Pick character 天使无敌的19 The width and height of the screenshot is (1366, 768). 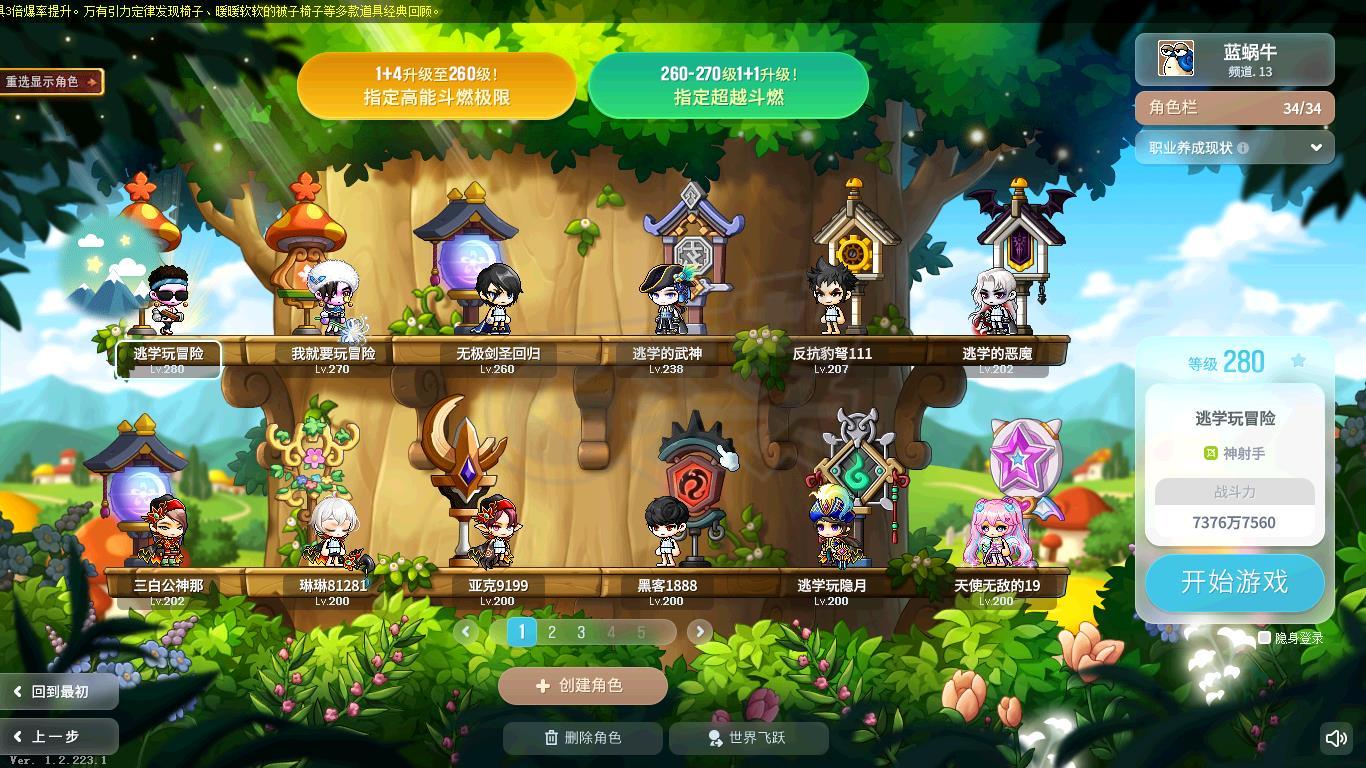pos(996,532)
